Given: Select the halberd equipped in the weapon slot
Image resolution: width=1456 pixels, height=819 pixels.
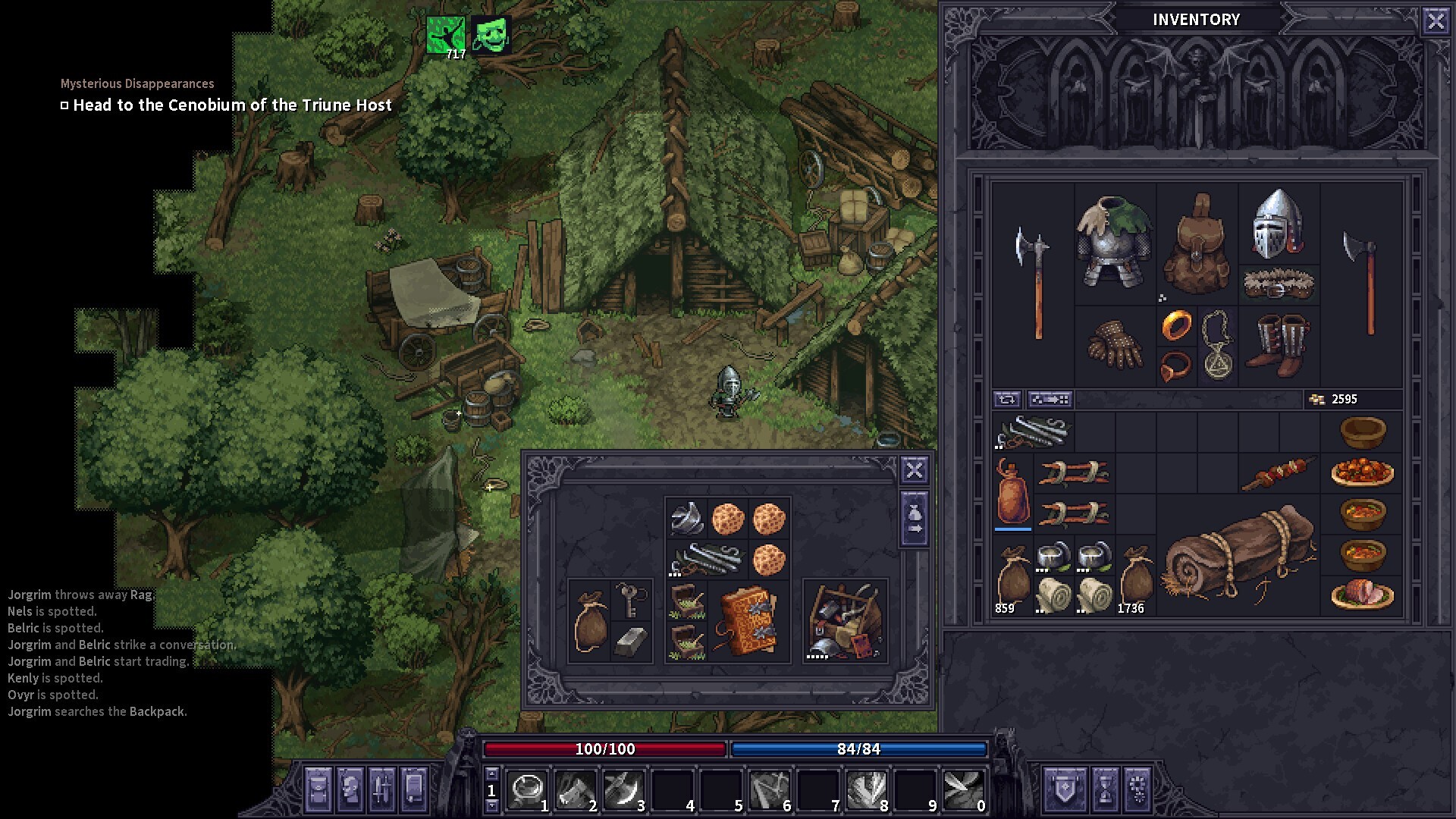Looking at the screenshot, I should tap(1036, 281).
